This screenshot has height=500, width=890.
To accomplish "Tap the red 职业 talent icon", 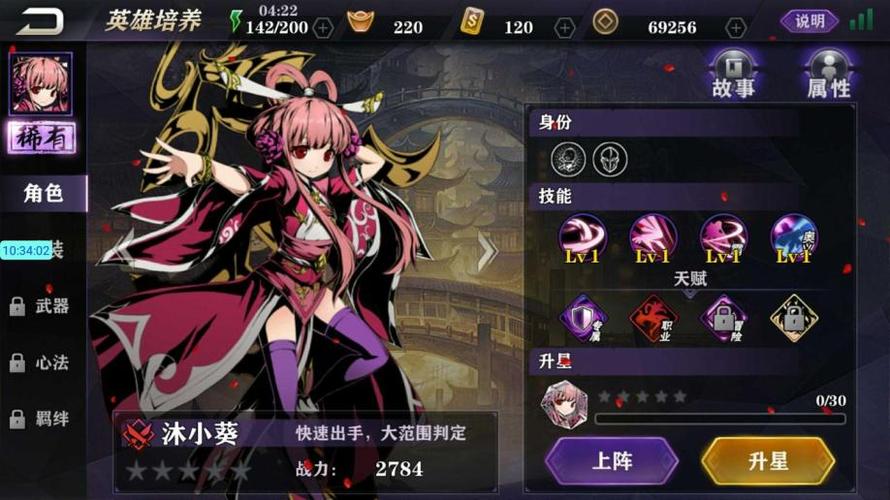I will [653, 317].
